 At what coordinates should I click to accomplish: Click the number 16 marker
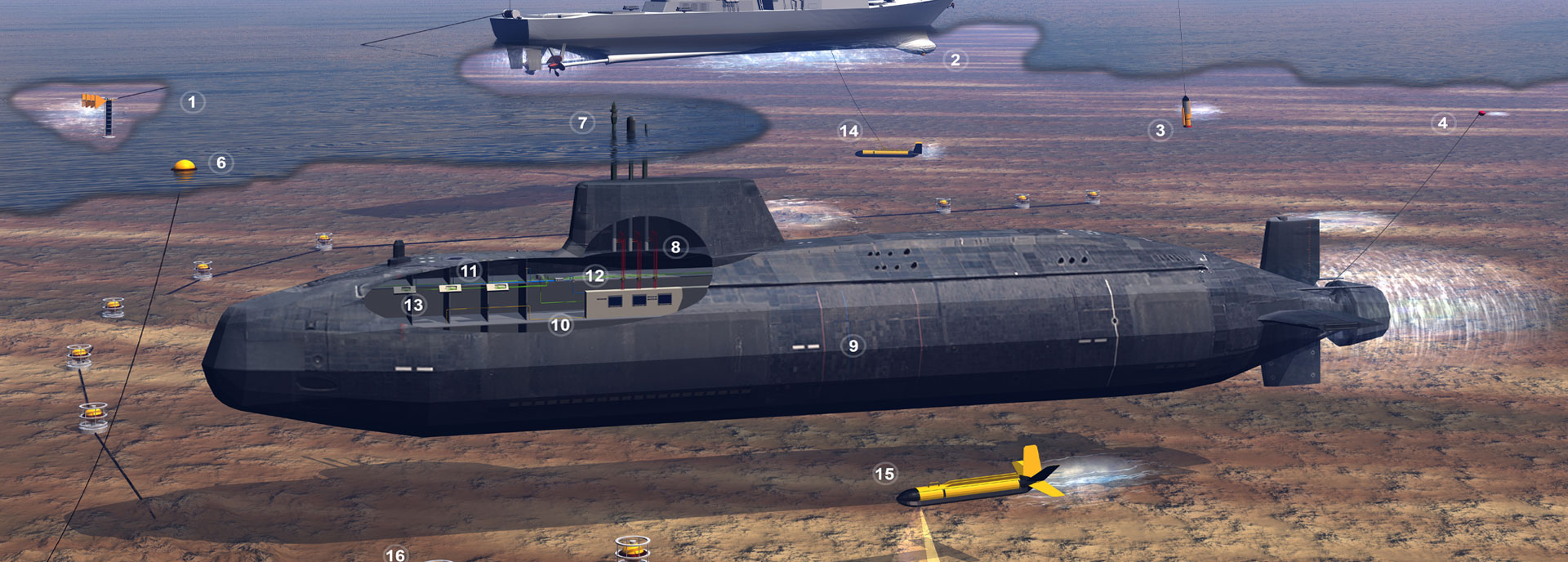(x=395, y=555)
